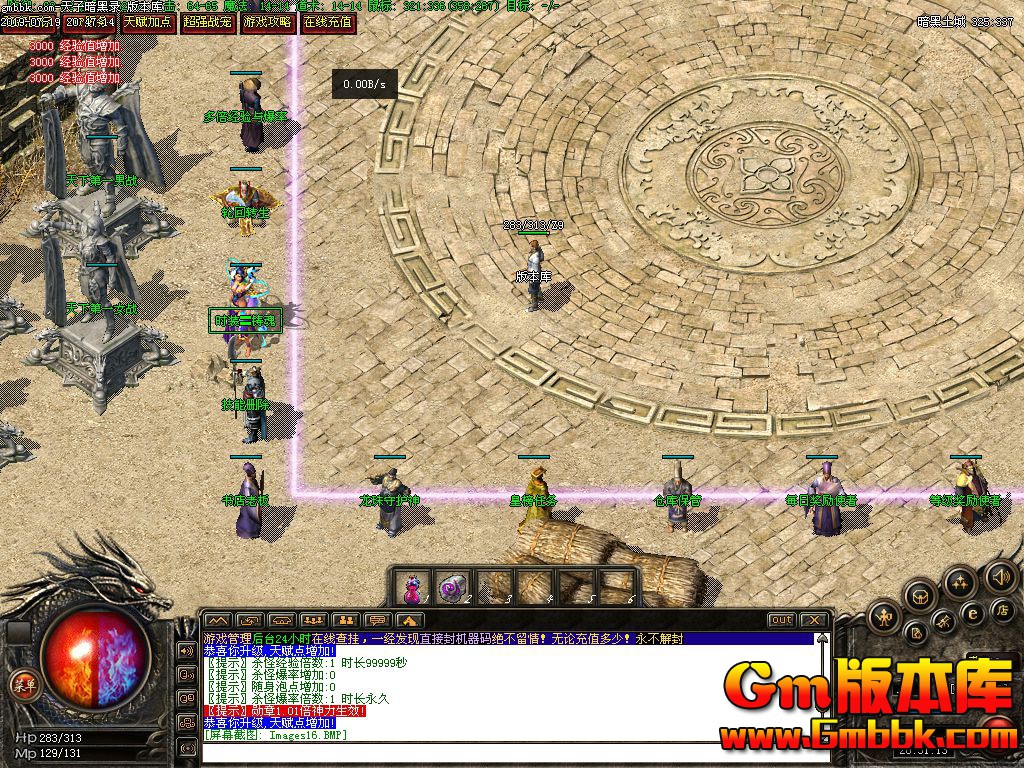Click the 超强战宠 battle pet button
The image size is (1024, 768).
pos(208,20)
